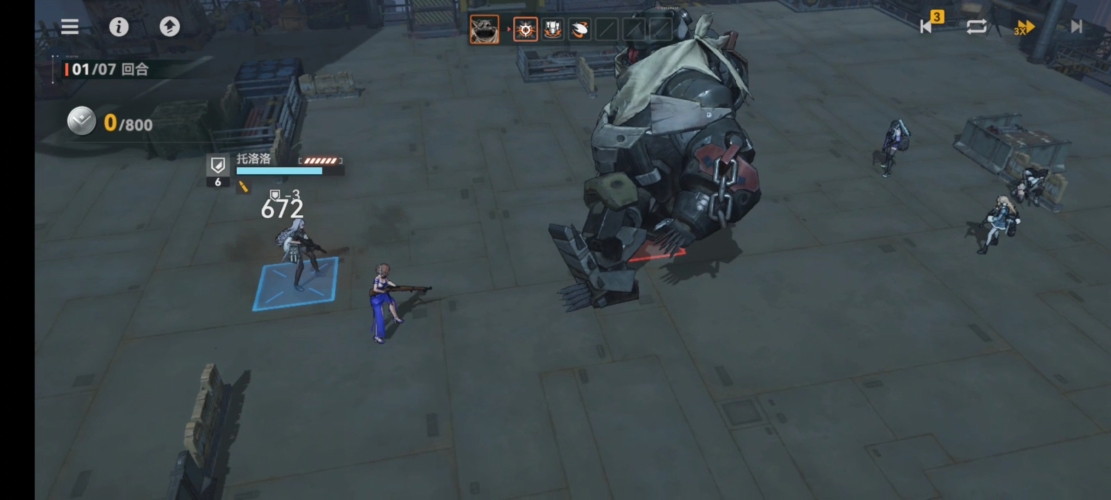Screen dimensions: 1111x500
Task: Click the silver medal score icon
Action: [x=81, y=122]
